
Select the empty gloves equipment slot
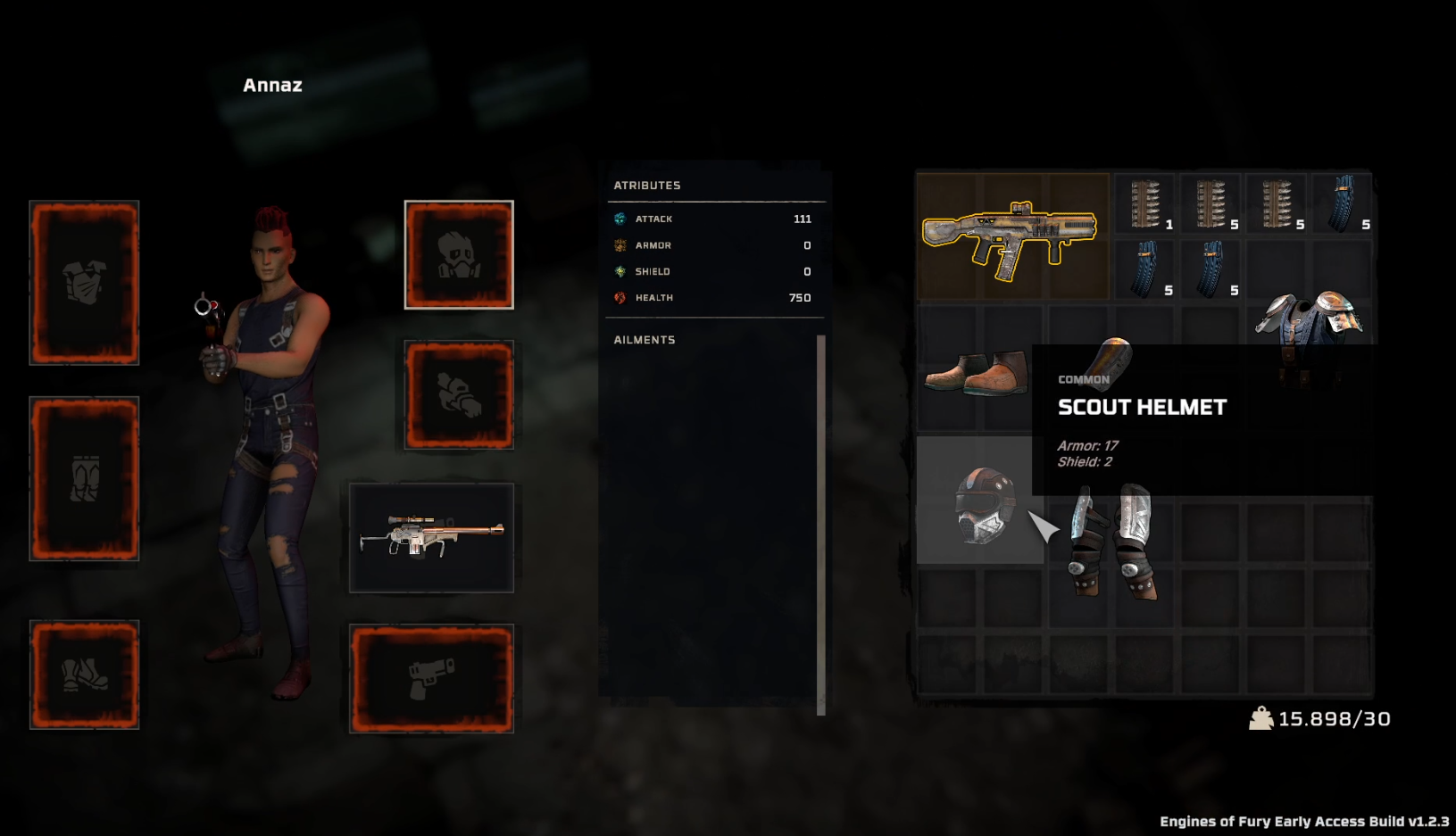pyautogui.click(x=459, y=394)
